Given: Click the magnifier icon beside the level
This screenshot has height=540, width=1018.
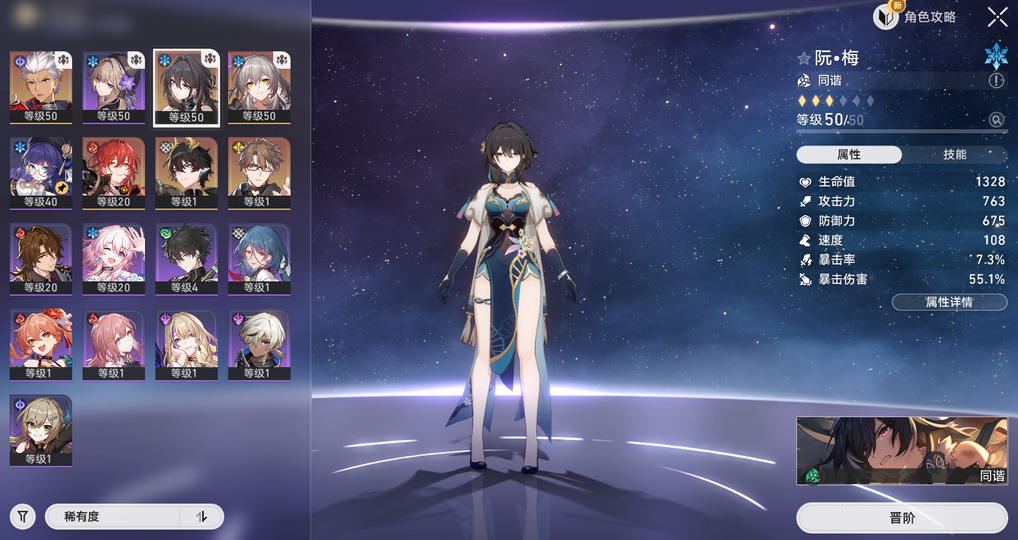Looking at the screenshot, I should pos(996,120).
